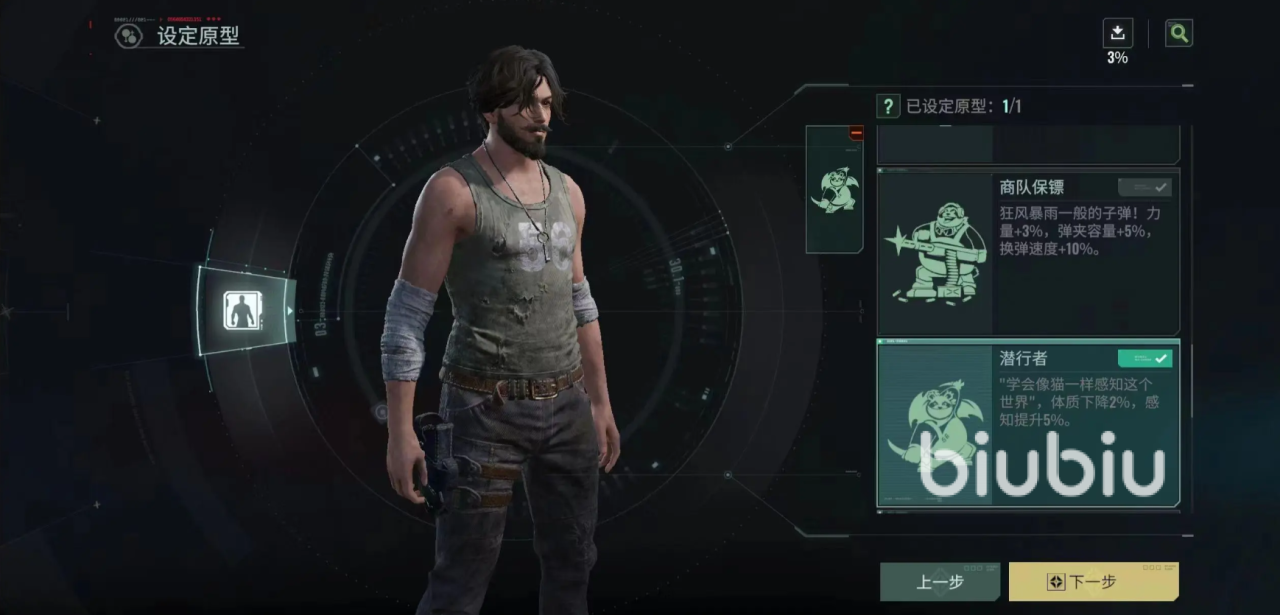Screen dimensions: 1280x615
Task: Remove selected archetype with red minus
Action: (856, 133)
